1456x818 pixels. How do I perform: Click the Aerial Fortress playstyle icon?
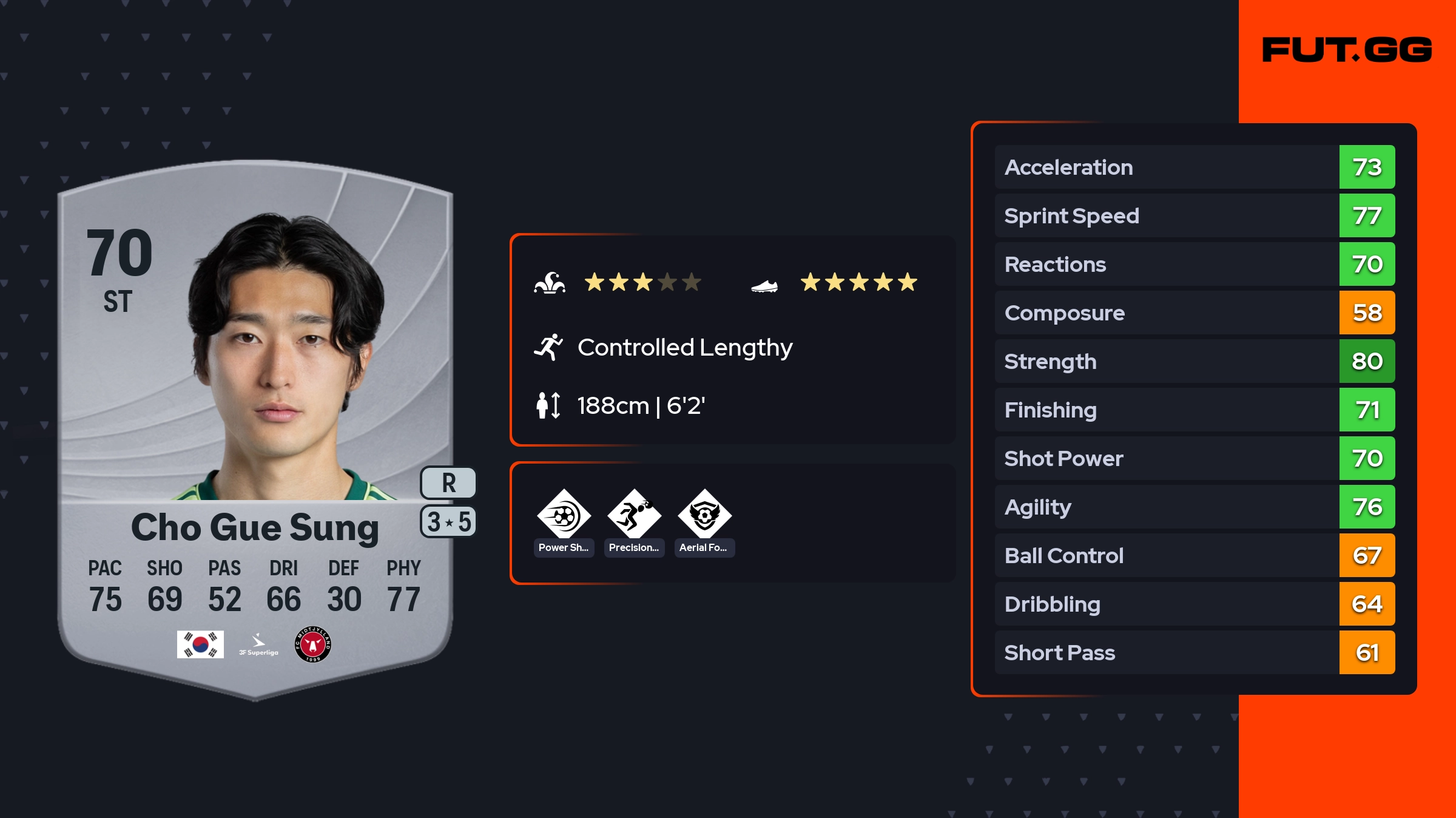(704, 515)
